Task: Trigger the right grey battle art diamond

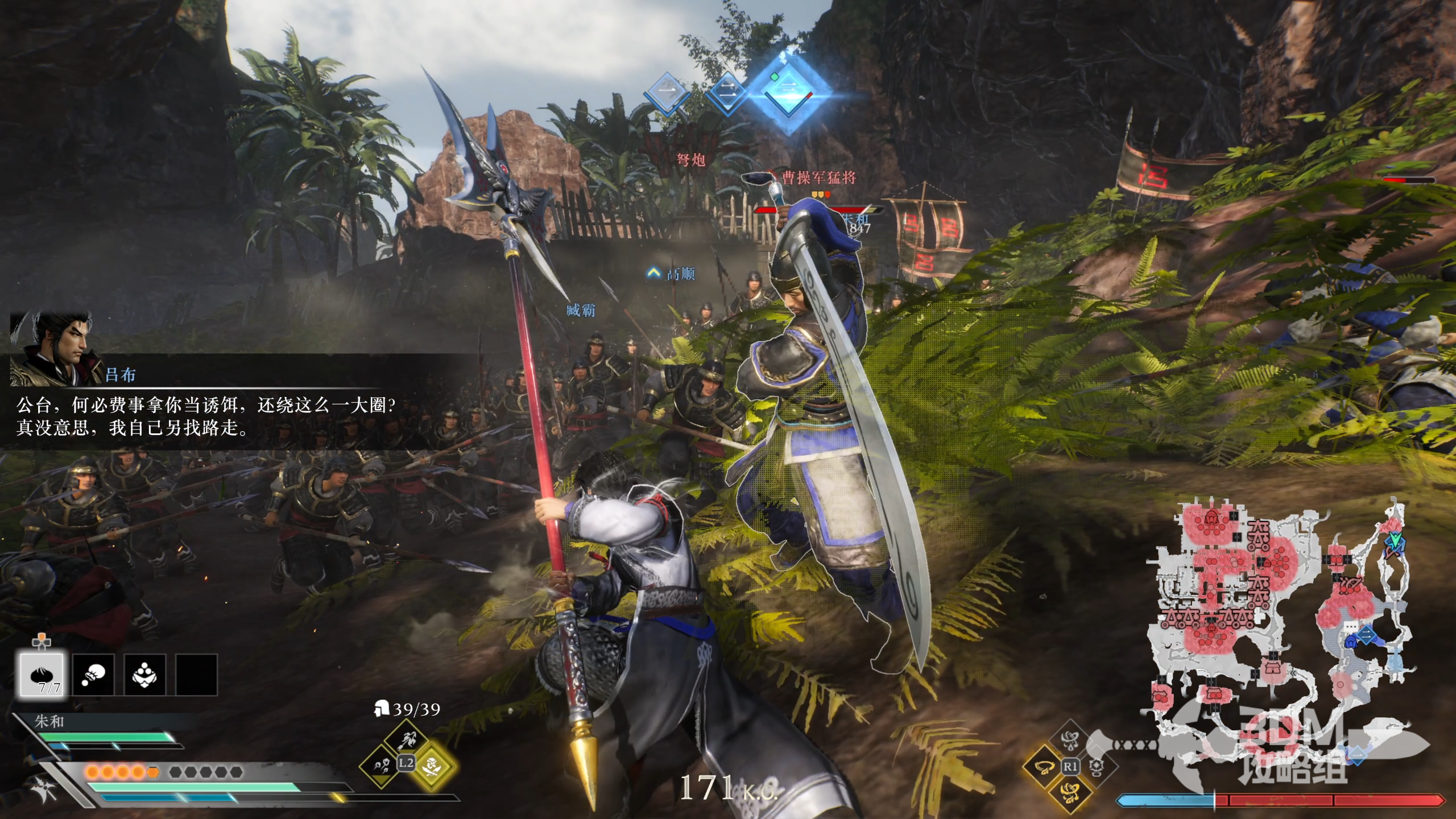Action: tap(1096, 766)
